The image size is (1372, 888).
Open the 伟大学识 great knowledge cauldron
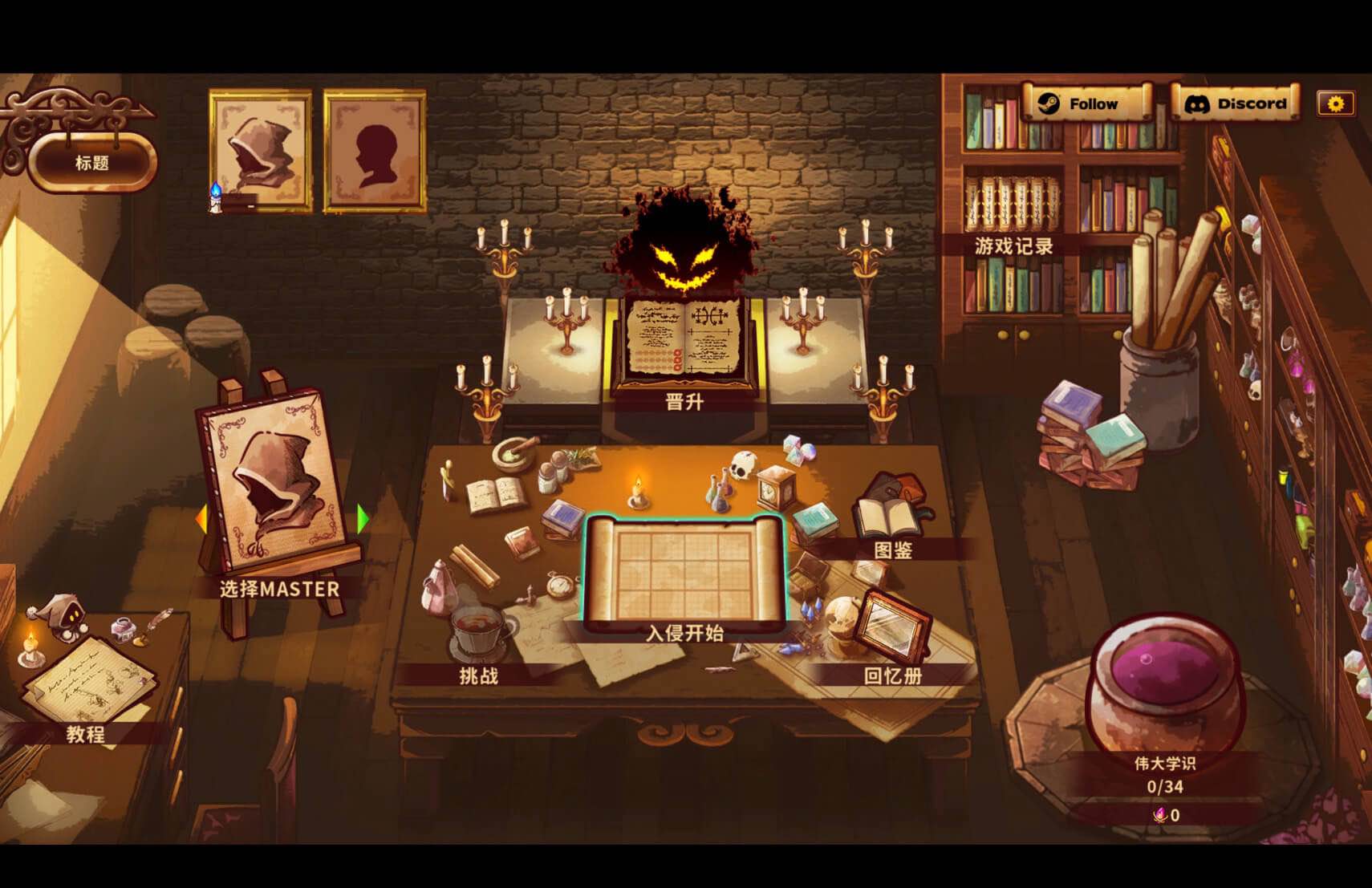click(1165, 690)
